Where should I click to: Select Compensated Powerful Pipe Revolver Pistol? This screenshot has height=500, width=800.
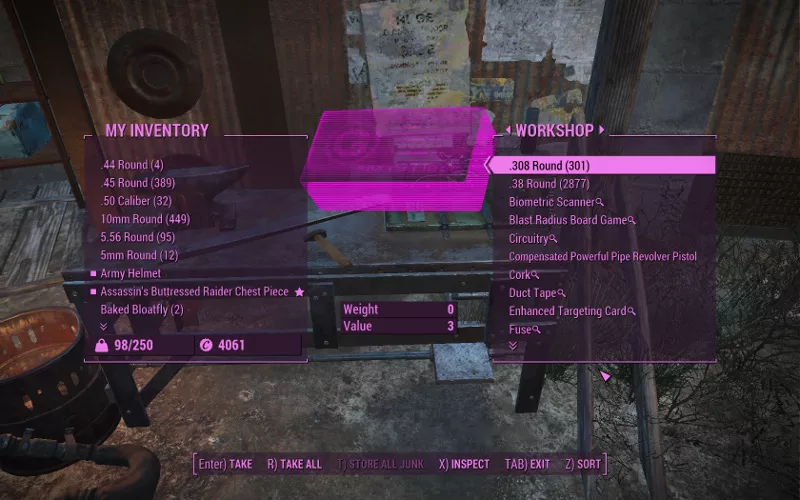click(x=602, y=257)
